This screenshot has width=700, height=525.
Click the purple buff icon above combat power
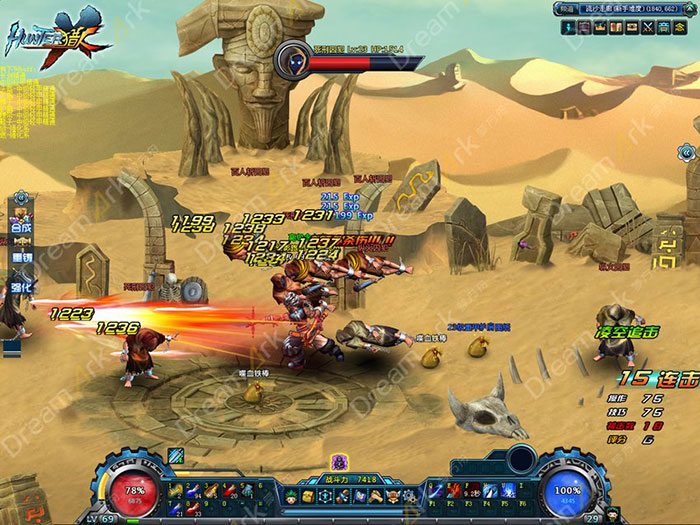pyautogui.click(x=339, y=461)
